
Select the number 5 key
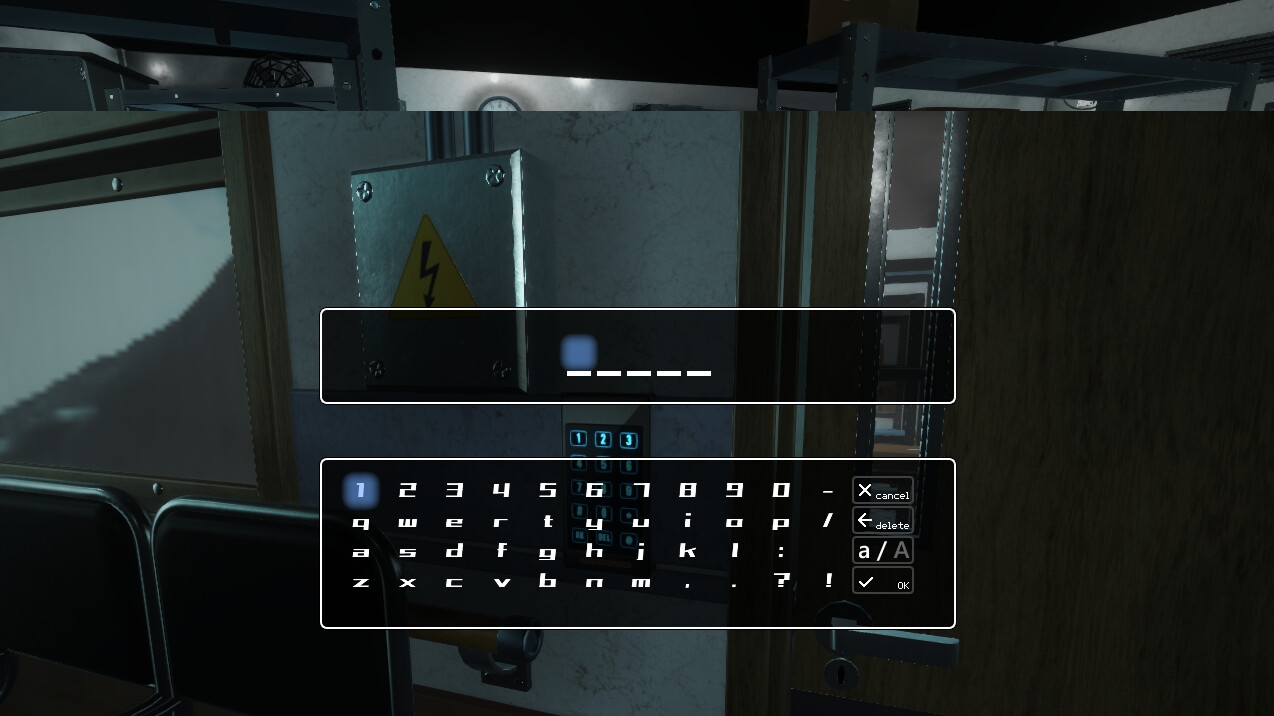point(548,490)
